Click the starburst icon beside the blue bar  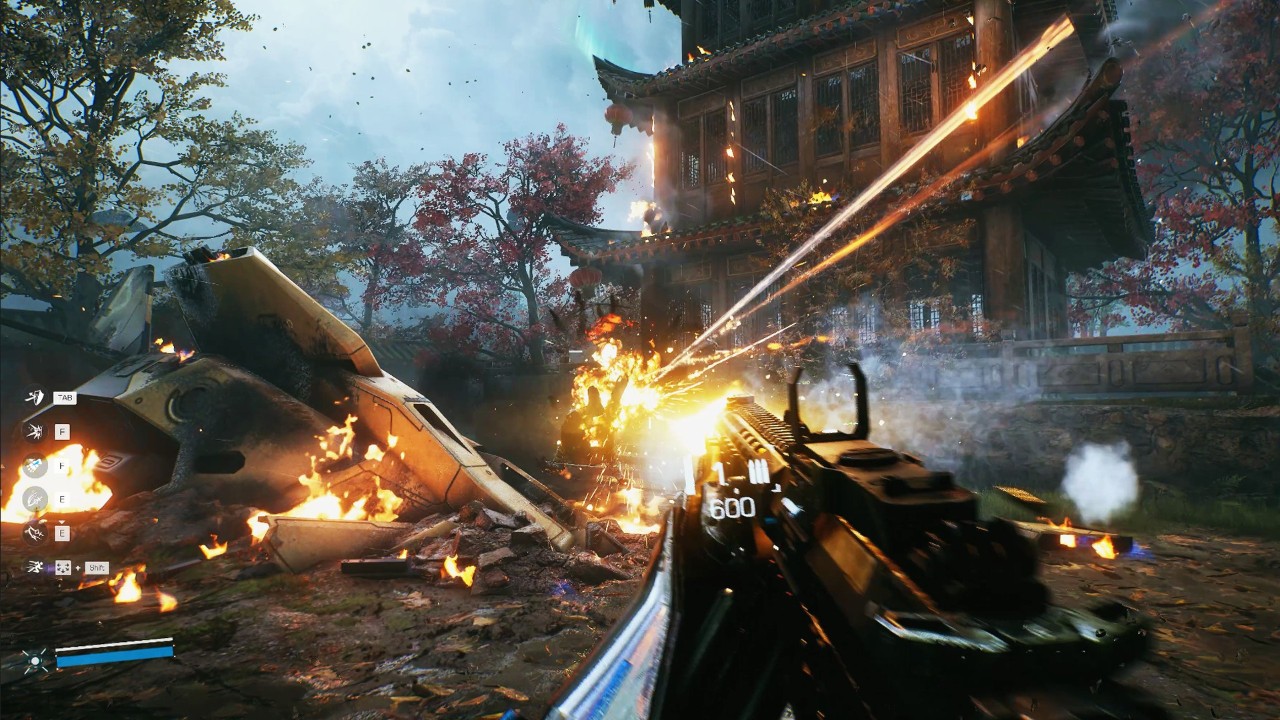click(34, 657)
